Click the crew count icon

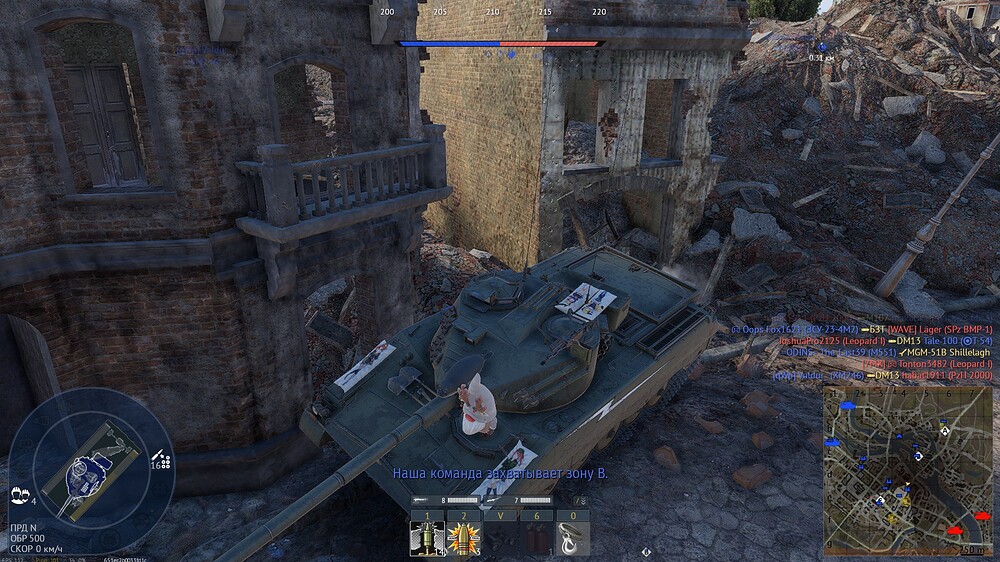(x=19, y=494)
